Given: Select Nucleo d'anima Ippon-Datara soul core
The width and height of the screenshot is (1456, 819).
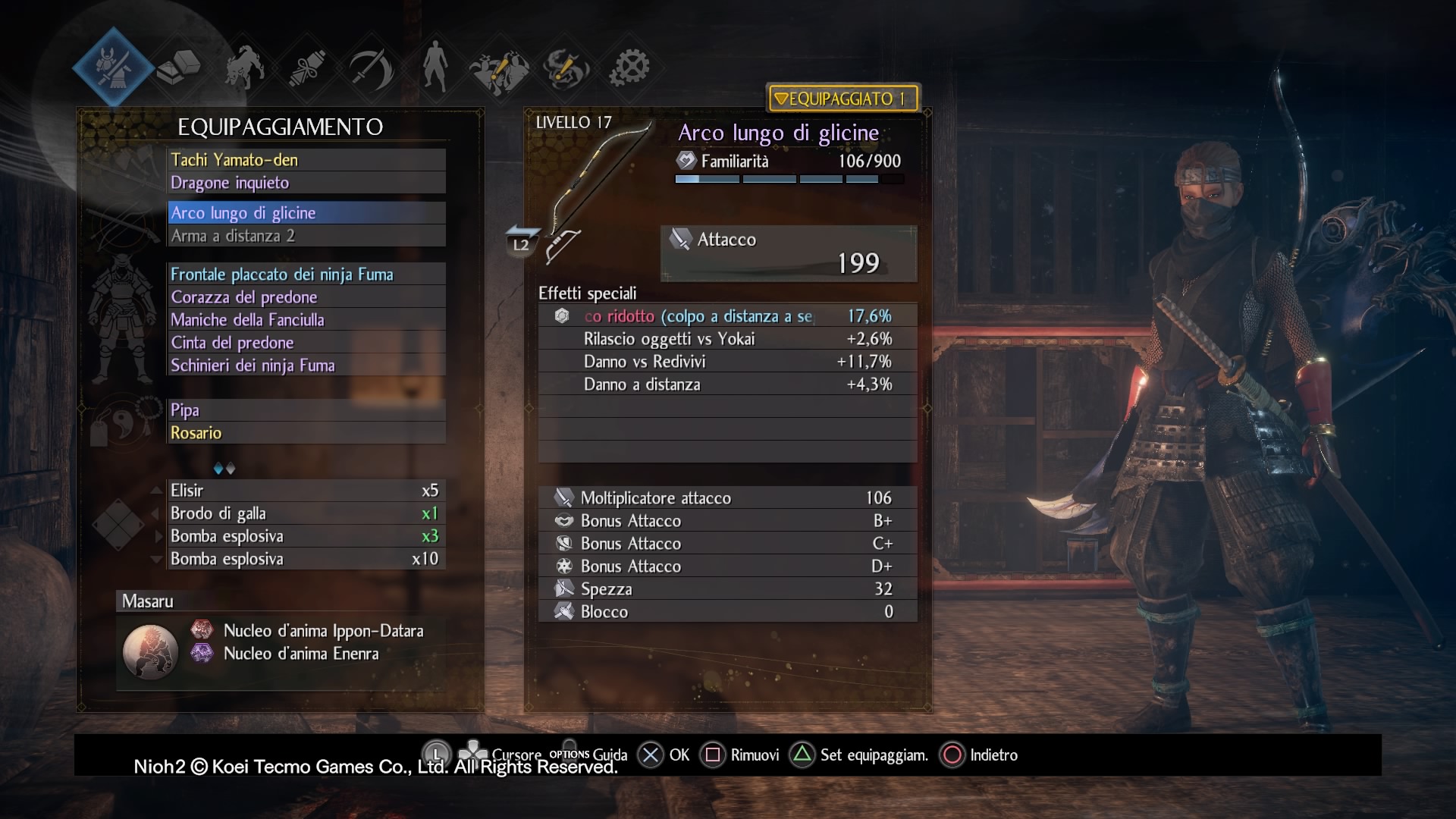Looking at the screenshot, I should click(322, 631).
